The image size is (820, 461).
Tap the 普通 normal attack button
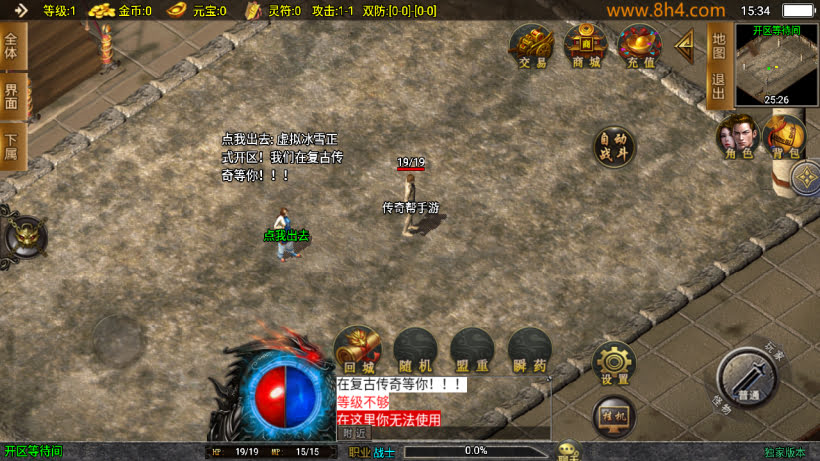coord(747,378)
